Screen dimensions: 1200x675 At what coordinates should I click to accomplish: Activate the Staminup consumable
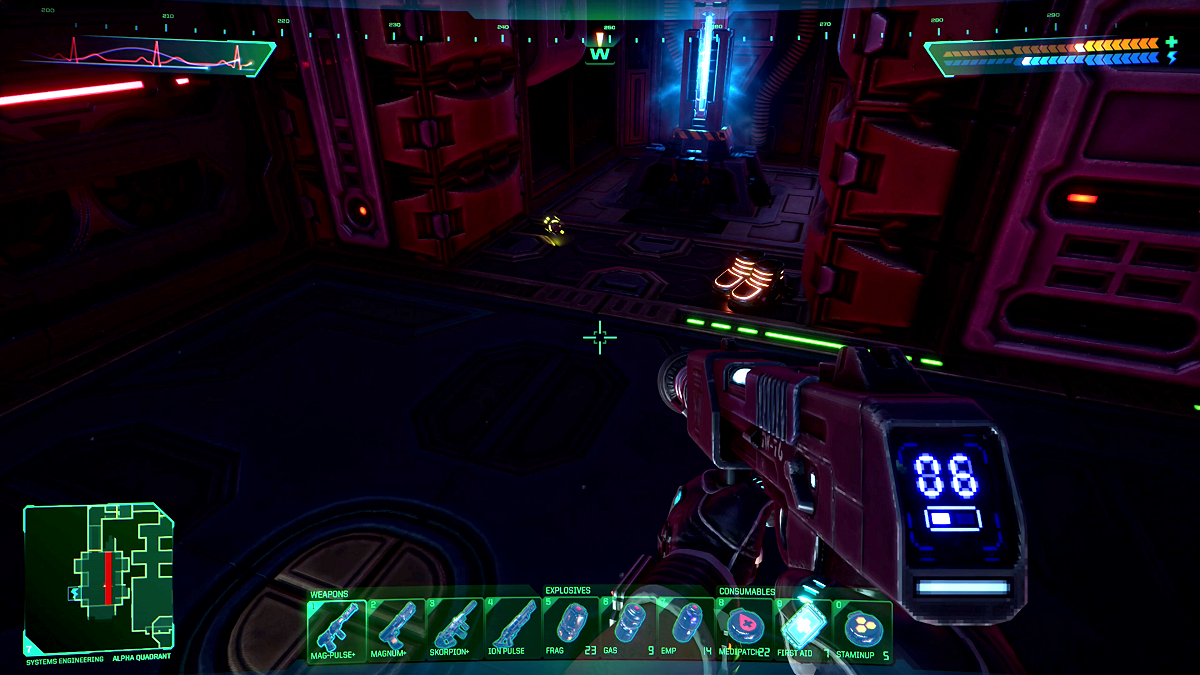pyautogui.click(x=861, y=627)
